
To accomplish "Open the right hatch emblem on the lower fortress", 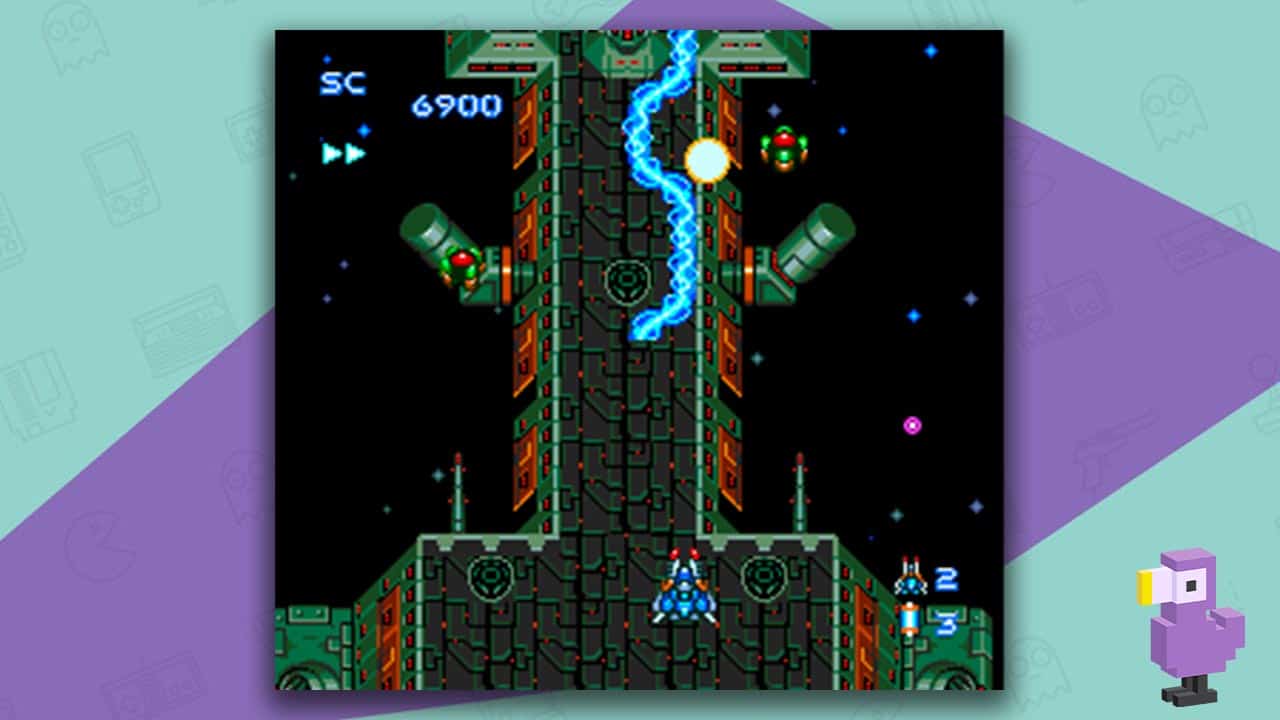I will (x=762, y=576).
